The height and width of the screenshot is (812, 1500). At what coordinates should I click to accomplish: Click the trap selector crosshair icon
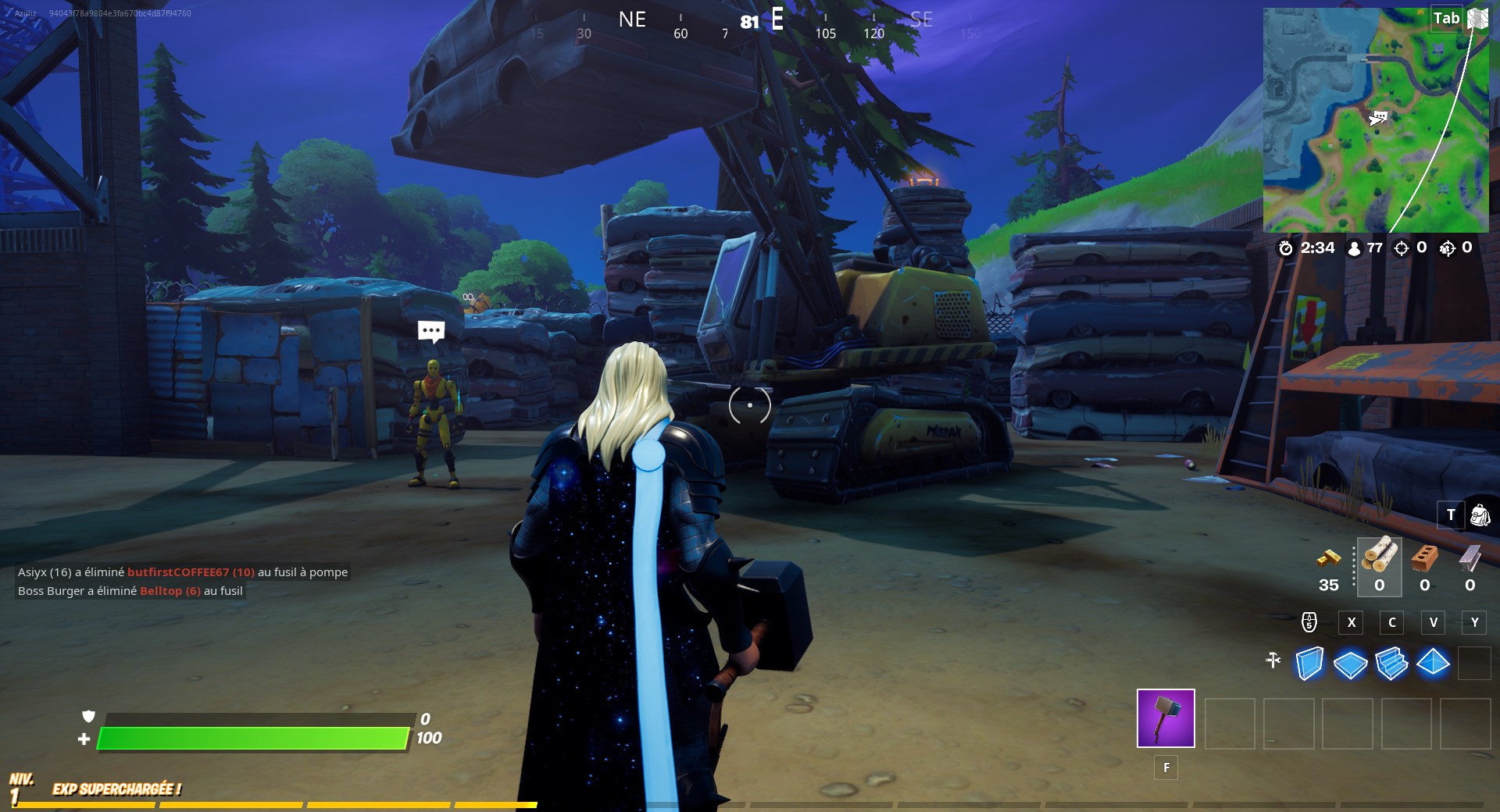[x=1274, y=660]
